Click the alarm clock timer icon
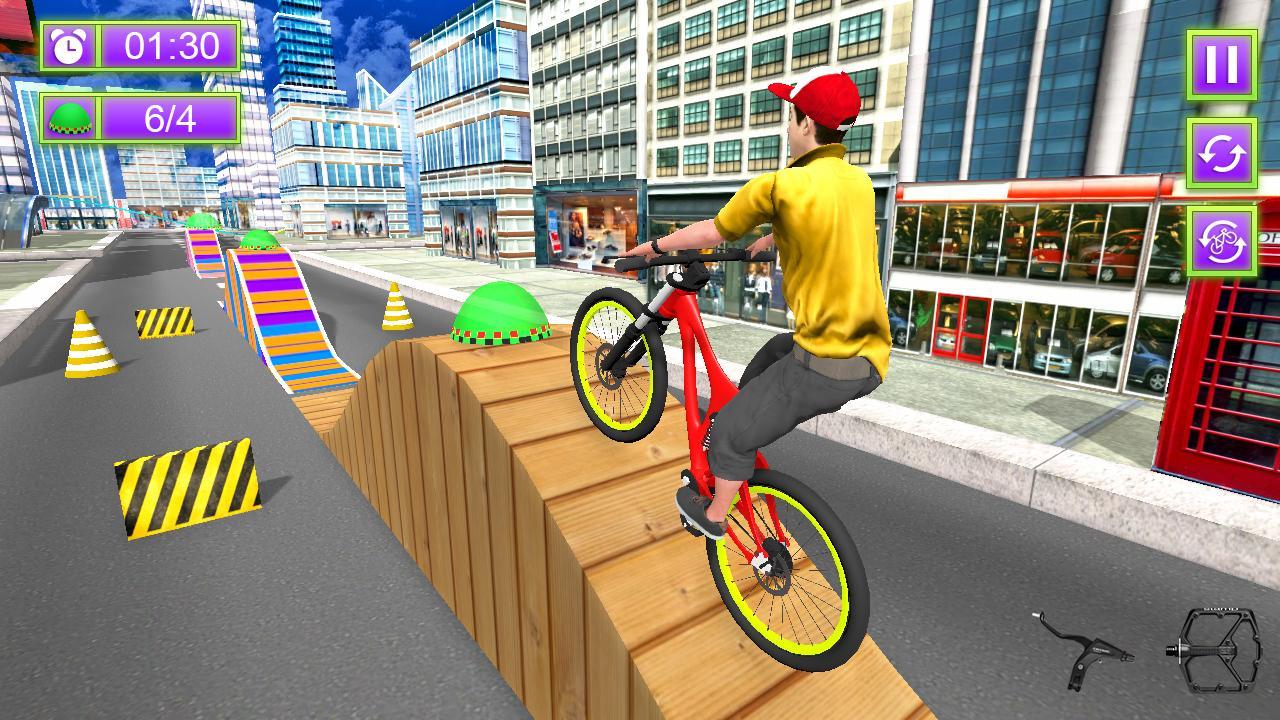The image size is (1280, 720). pyautogui.click(x=67, y=45)
